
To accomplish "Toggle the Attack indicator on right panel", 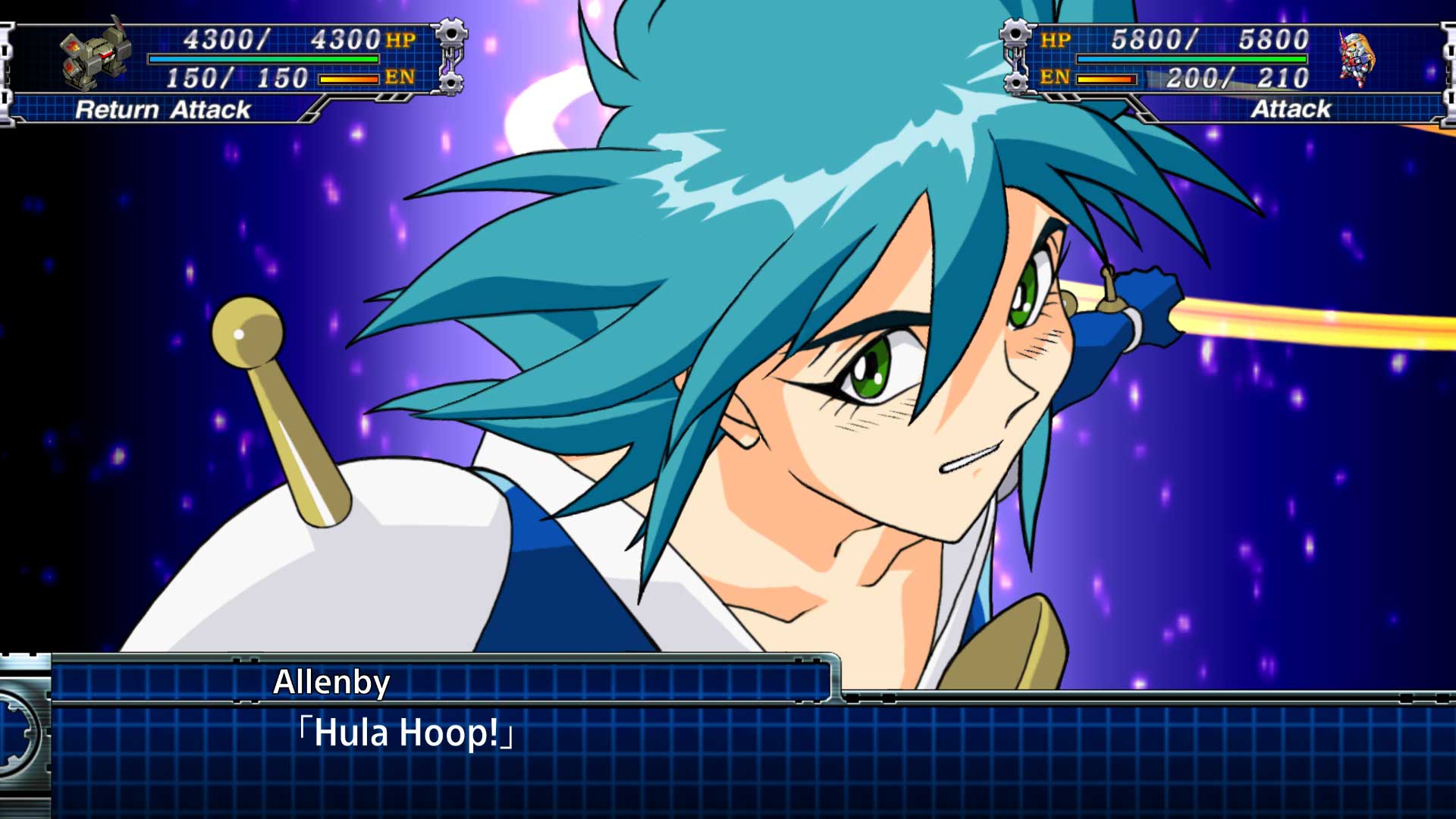I will [x=1289, y=110].
